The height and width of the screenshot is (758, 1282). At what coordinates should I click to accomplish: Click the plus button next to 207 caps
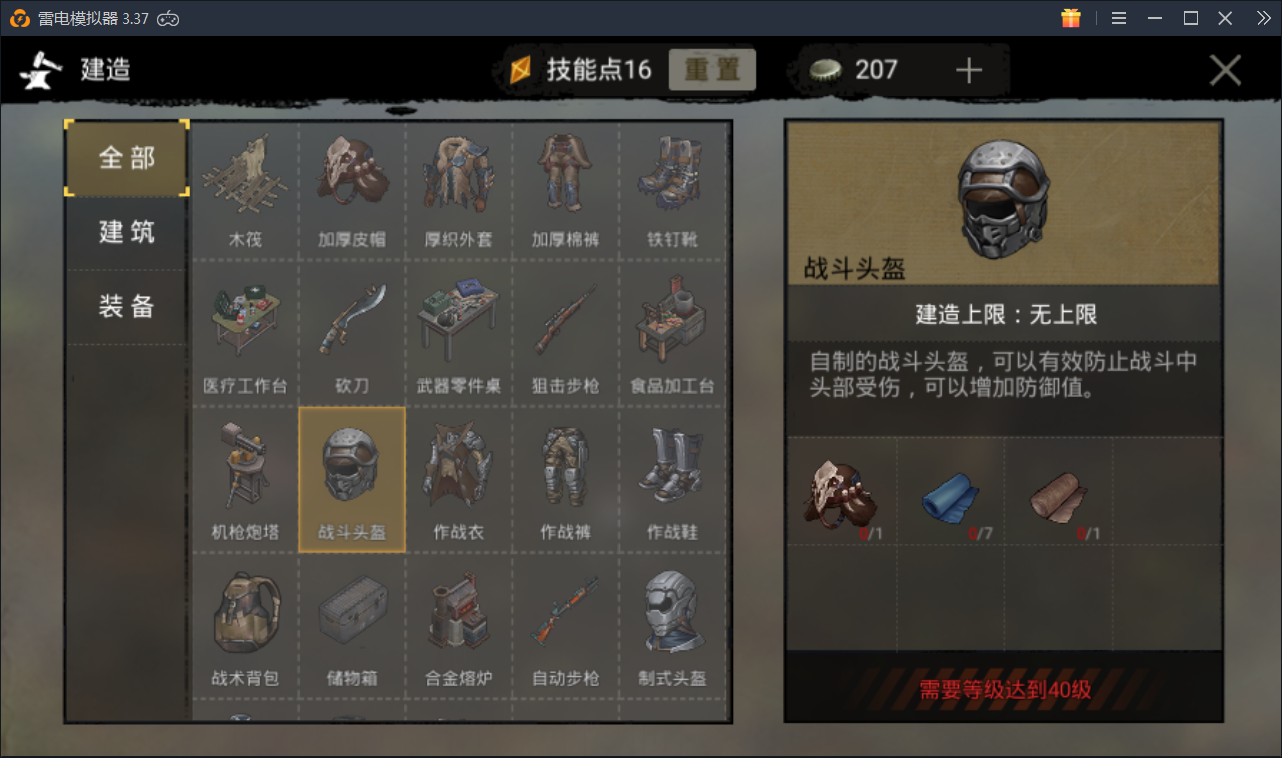point(966,69)
